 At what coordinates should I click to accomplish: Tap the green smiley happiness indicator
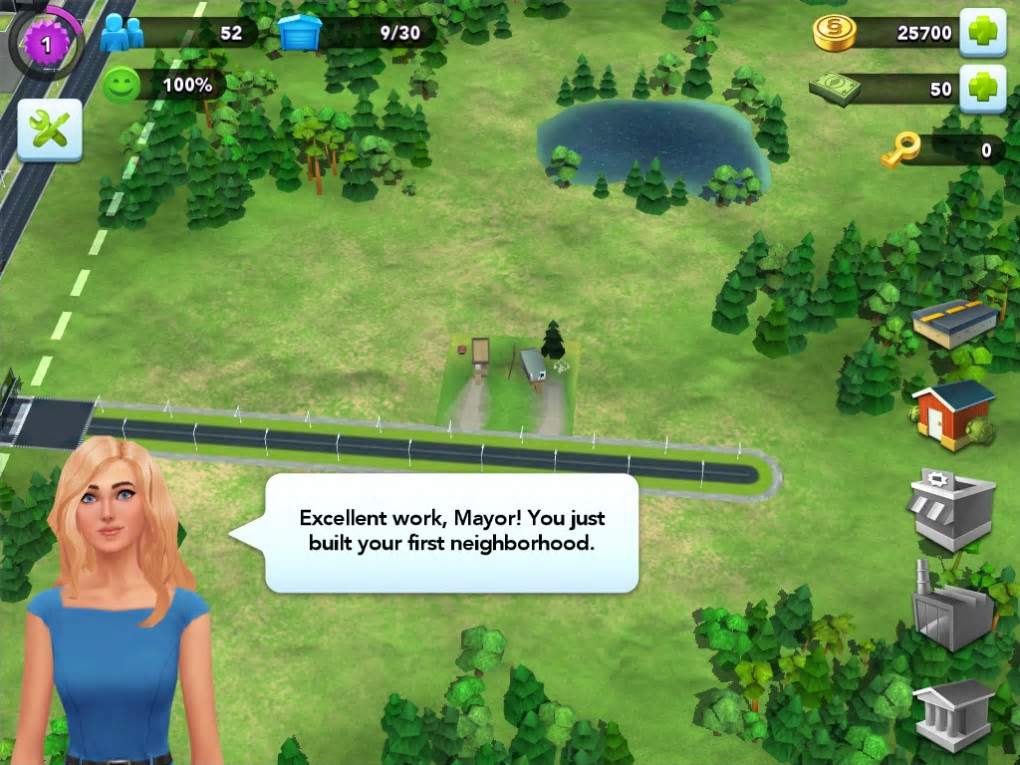pos(121,85)
